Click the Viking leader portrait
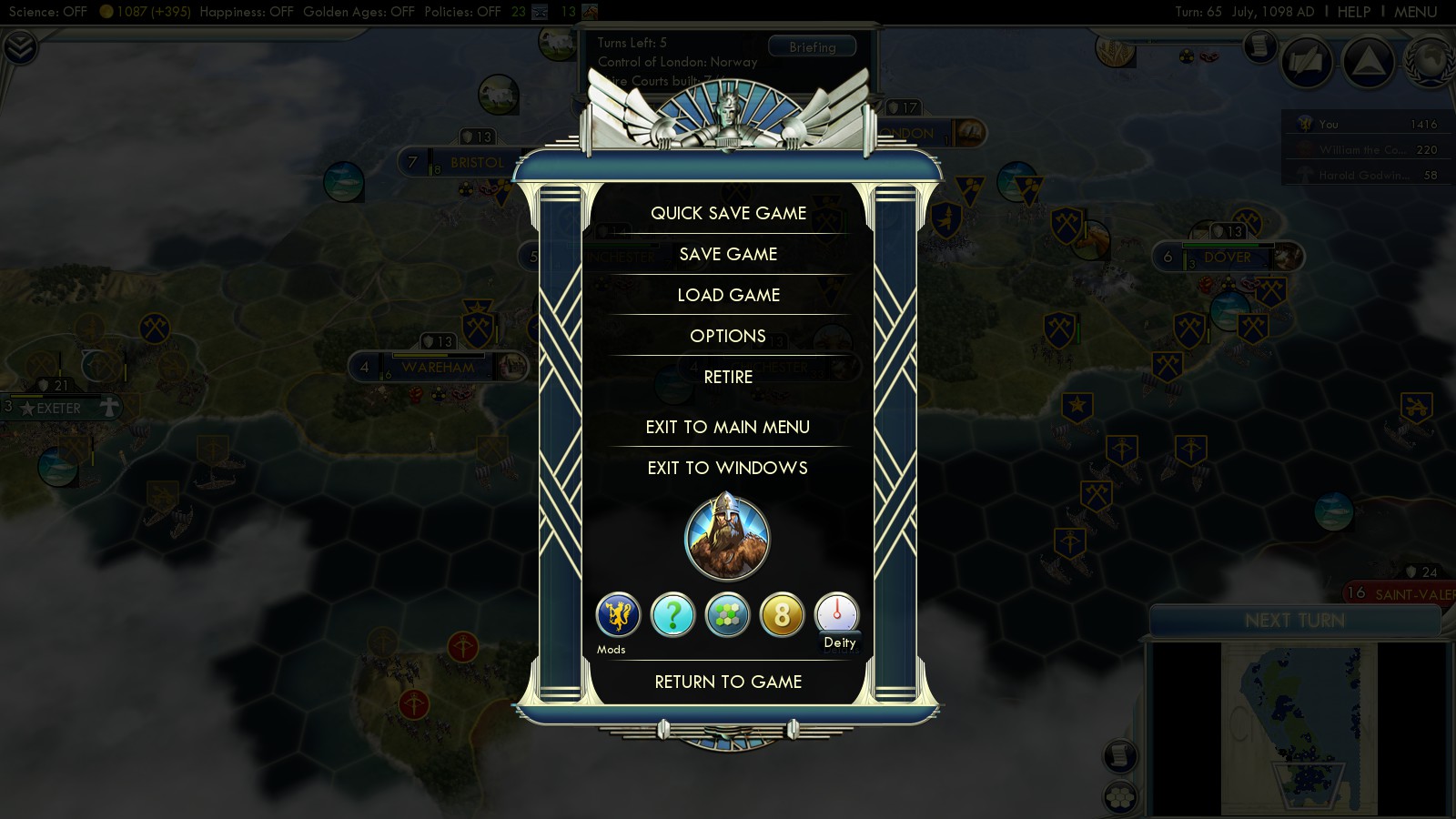The image size is (1456, 819). tap(727, 538)
